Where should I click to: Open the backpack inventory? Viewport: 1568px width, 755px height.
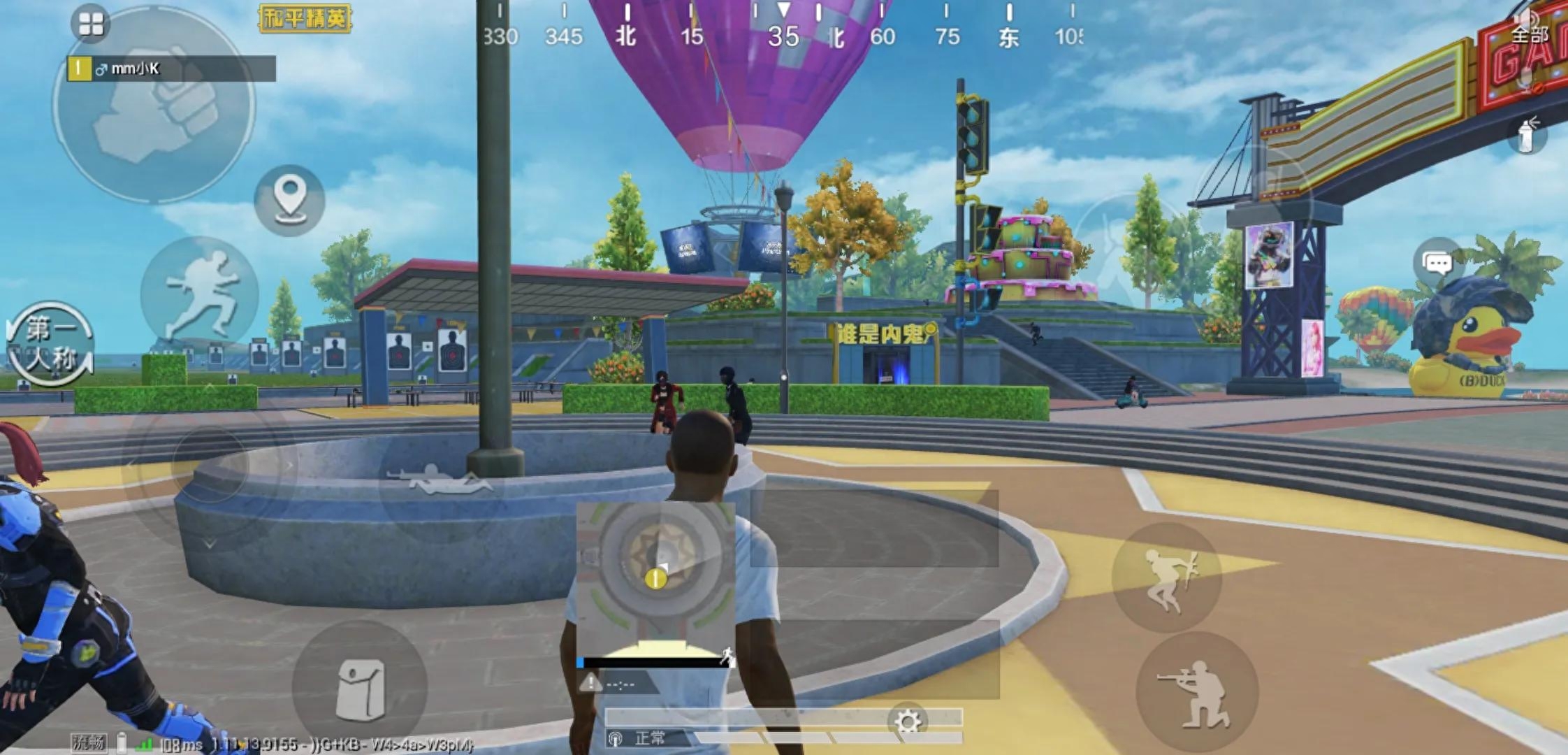[360, 689]
